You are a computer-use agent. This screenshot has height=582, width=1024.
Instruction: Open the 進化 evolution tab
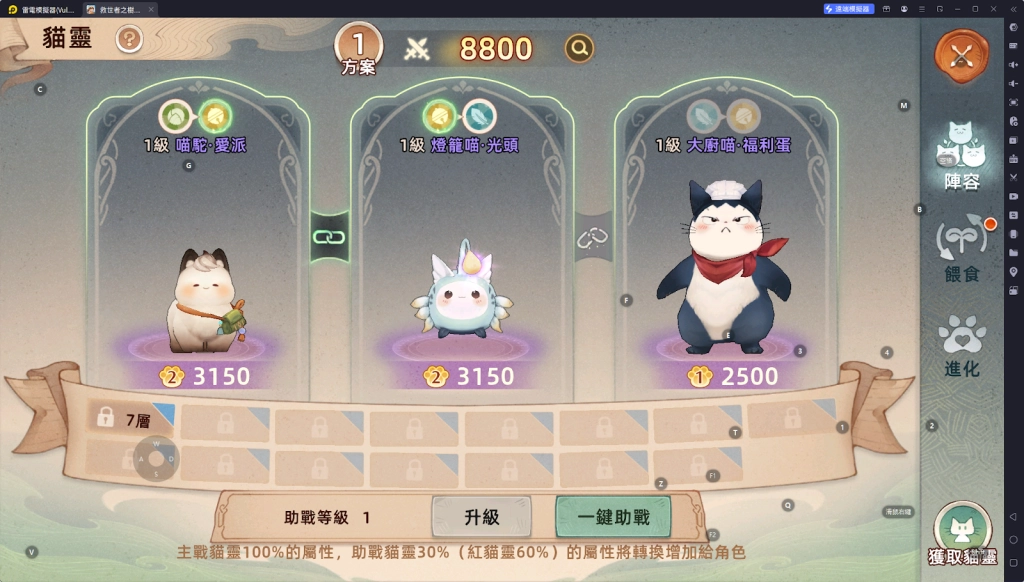tap(961, 346)
